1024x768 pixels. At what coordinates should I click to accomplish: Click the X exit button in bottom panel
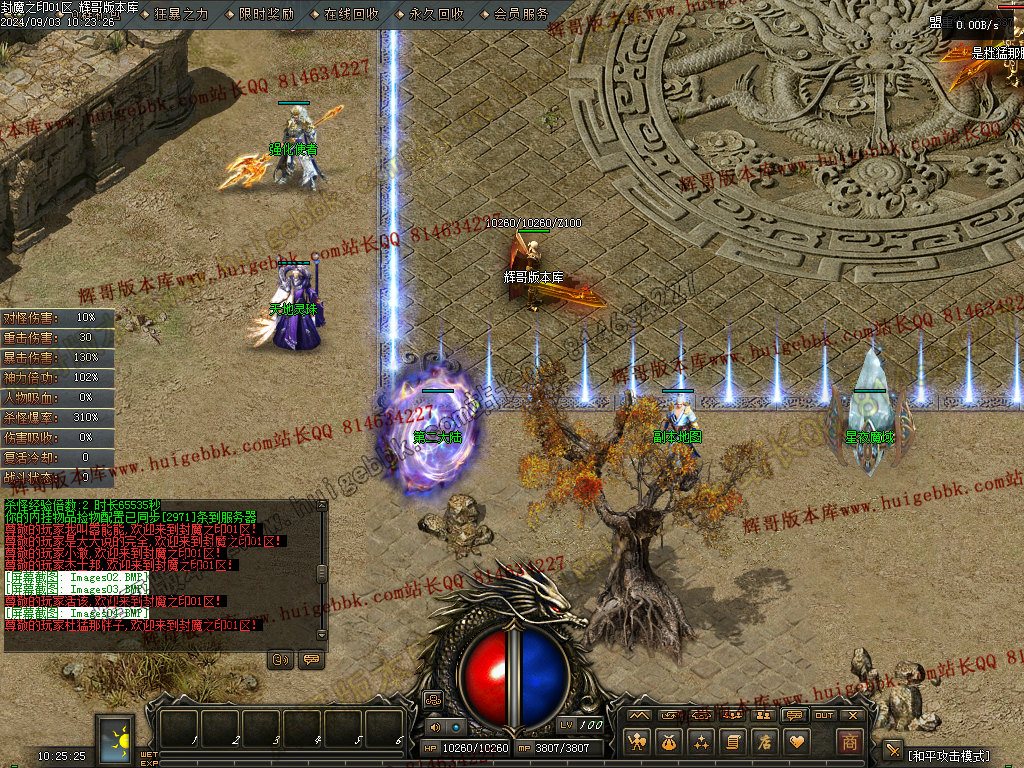pos(853,715)
